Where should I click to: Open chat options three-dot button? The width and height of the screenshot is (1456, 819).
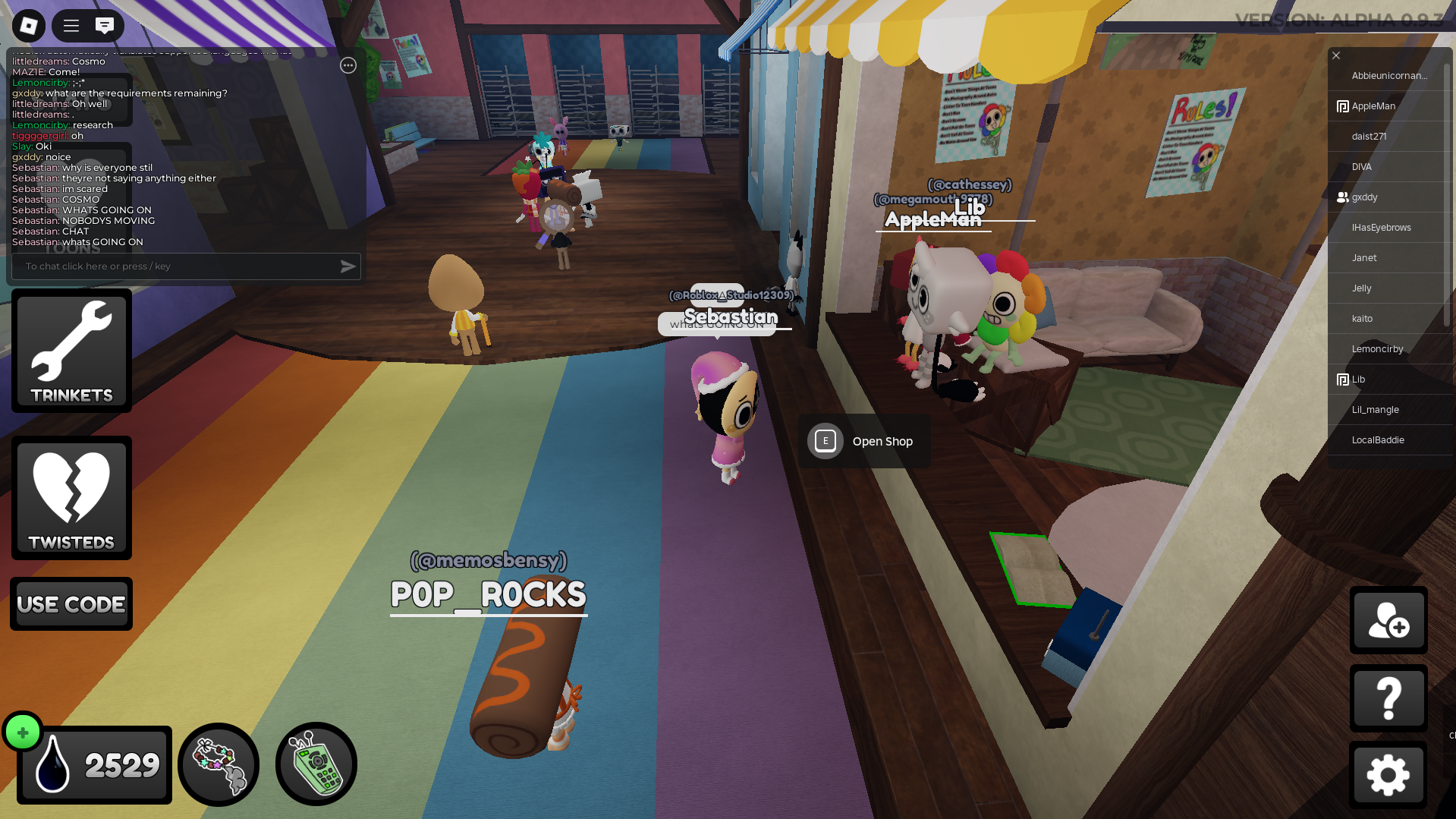[348, 65]
